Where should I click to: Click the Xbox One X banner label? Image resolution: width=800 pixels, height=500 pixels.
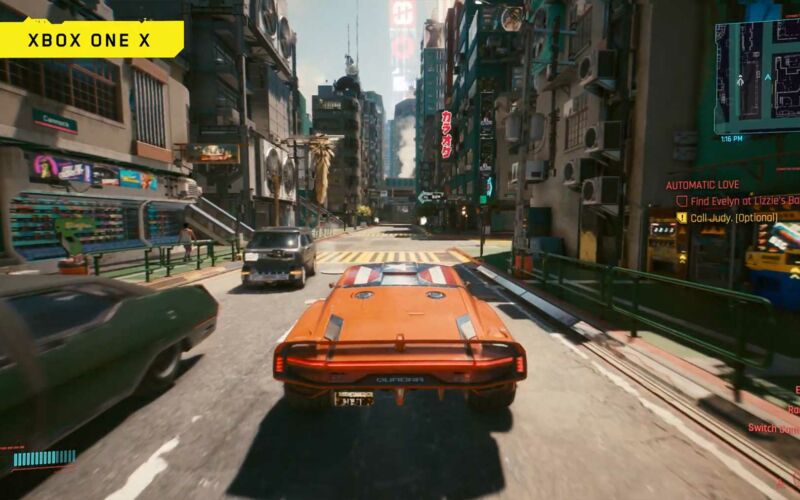(x=91, y=40)
